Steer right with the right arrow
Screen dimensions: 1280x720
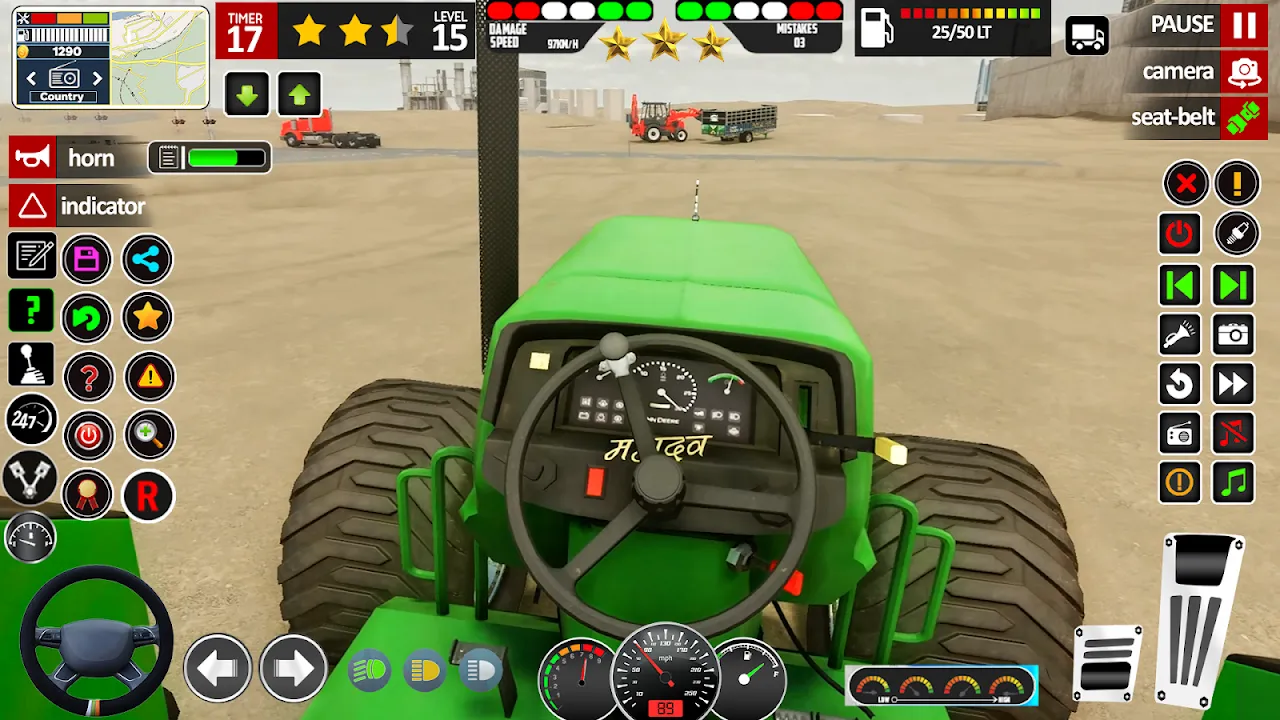293,668
